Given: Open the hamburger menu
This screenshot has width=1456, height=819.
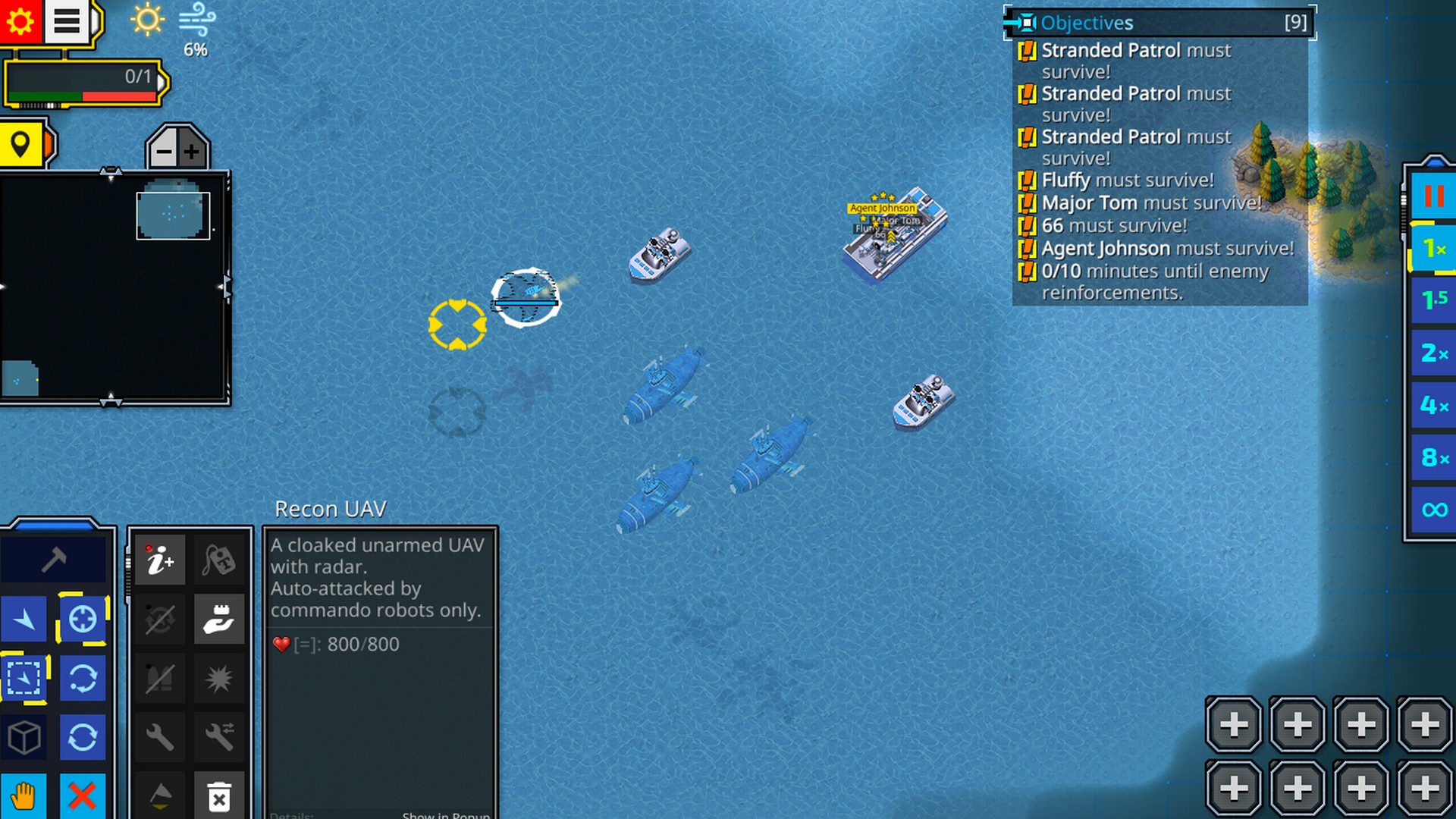Looking at the screenshot, I should click(x=67, y=21).
